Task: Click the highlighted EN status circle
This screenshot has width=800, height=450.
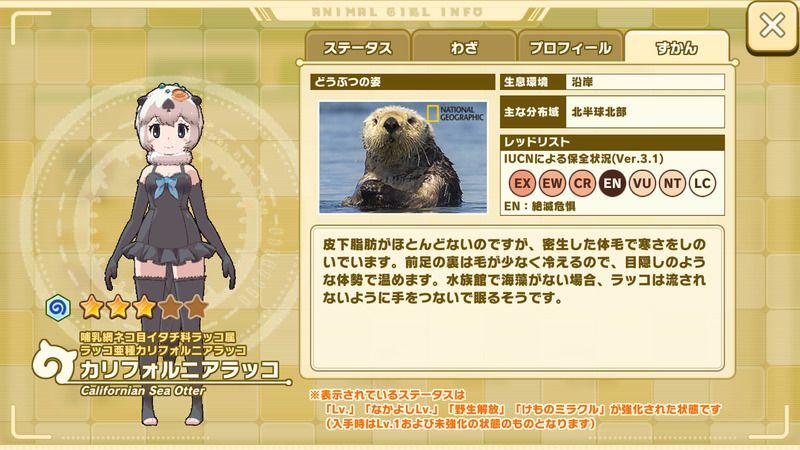Action: (x=613, y=183)
